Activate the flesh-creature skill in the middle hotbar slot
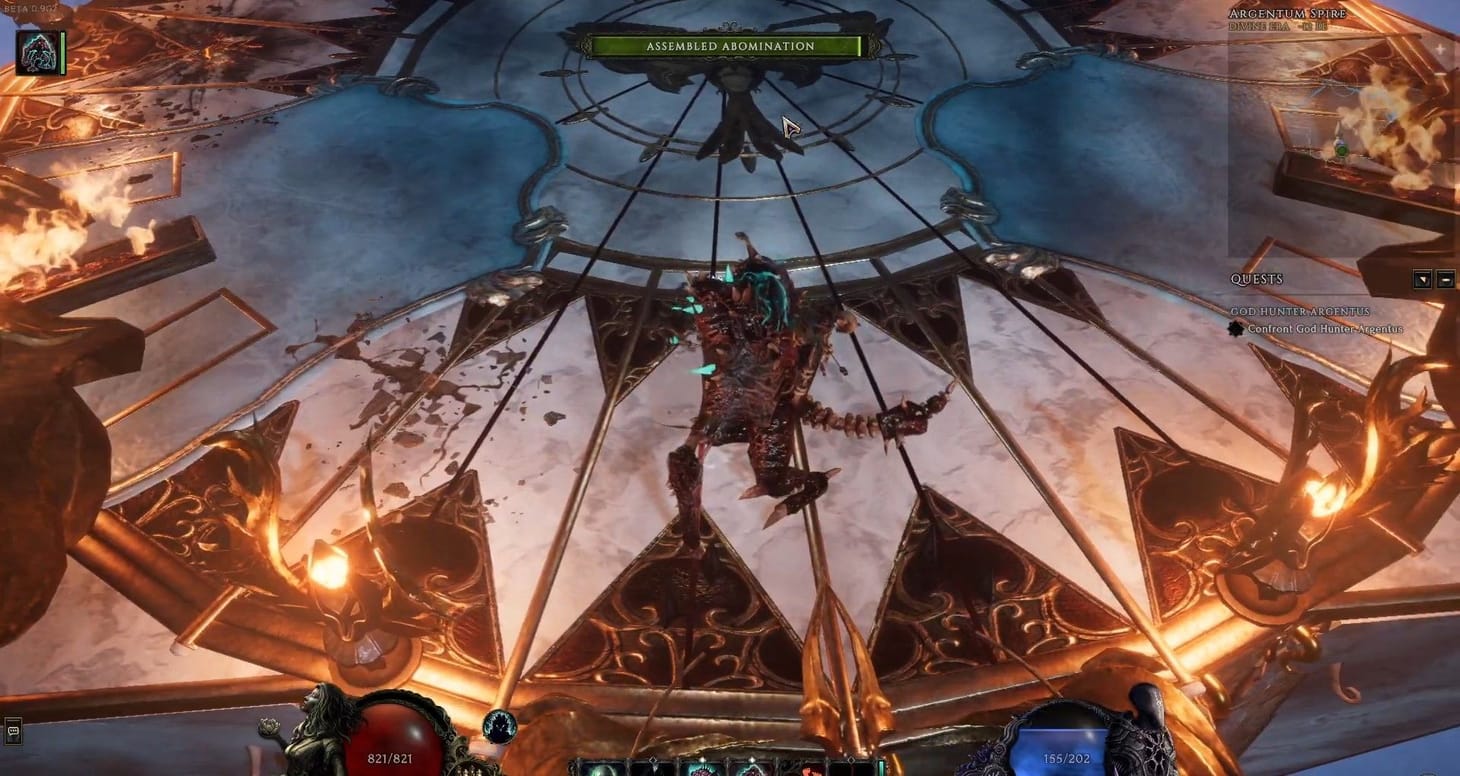The image size is (1460, 776). tap(703, 770)
